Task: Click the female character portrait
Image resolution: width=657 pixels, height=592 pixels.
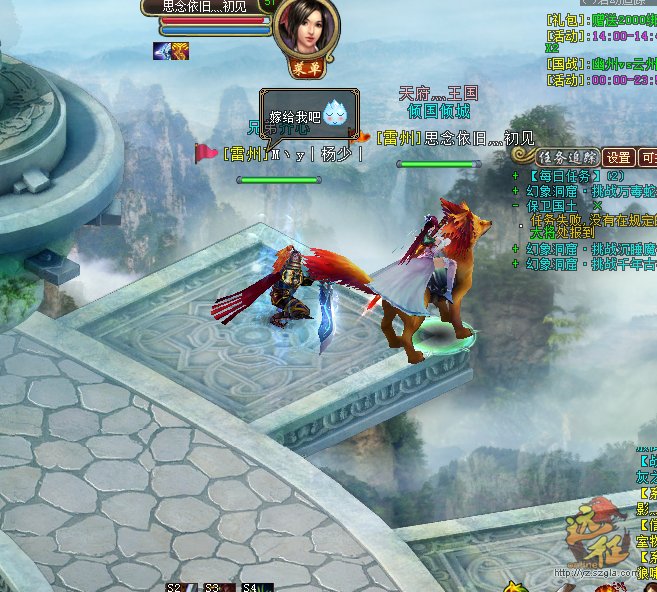Action: point(304,27)
